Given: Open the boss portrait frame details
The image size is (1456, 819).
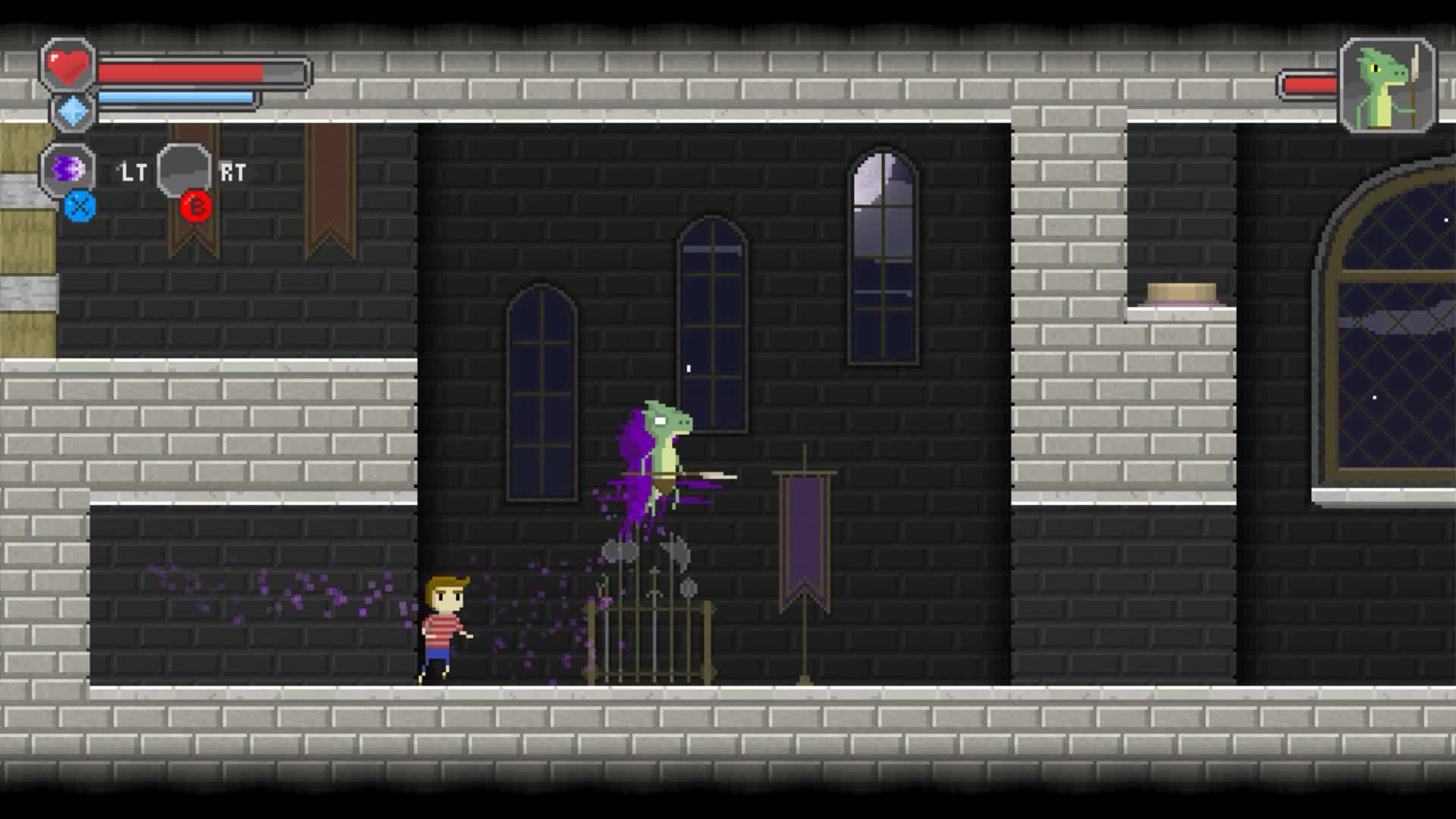Looking at the screenshot, I should point(1385,83).
